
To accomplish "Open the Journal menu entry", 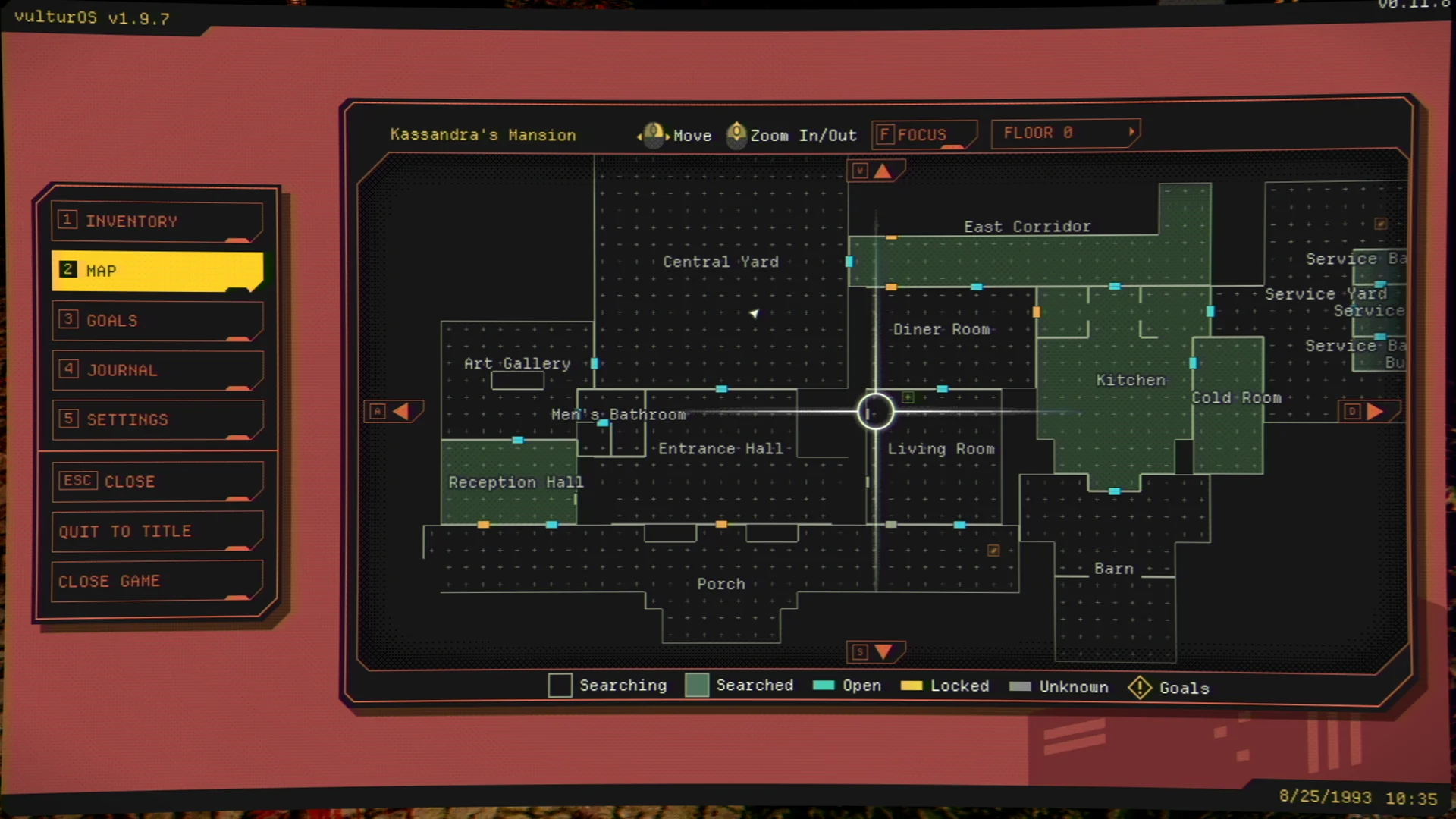I will tap(157, 370).
